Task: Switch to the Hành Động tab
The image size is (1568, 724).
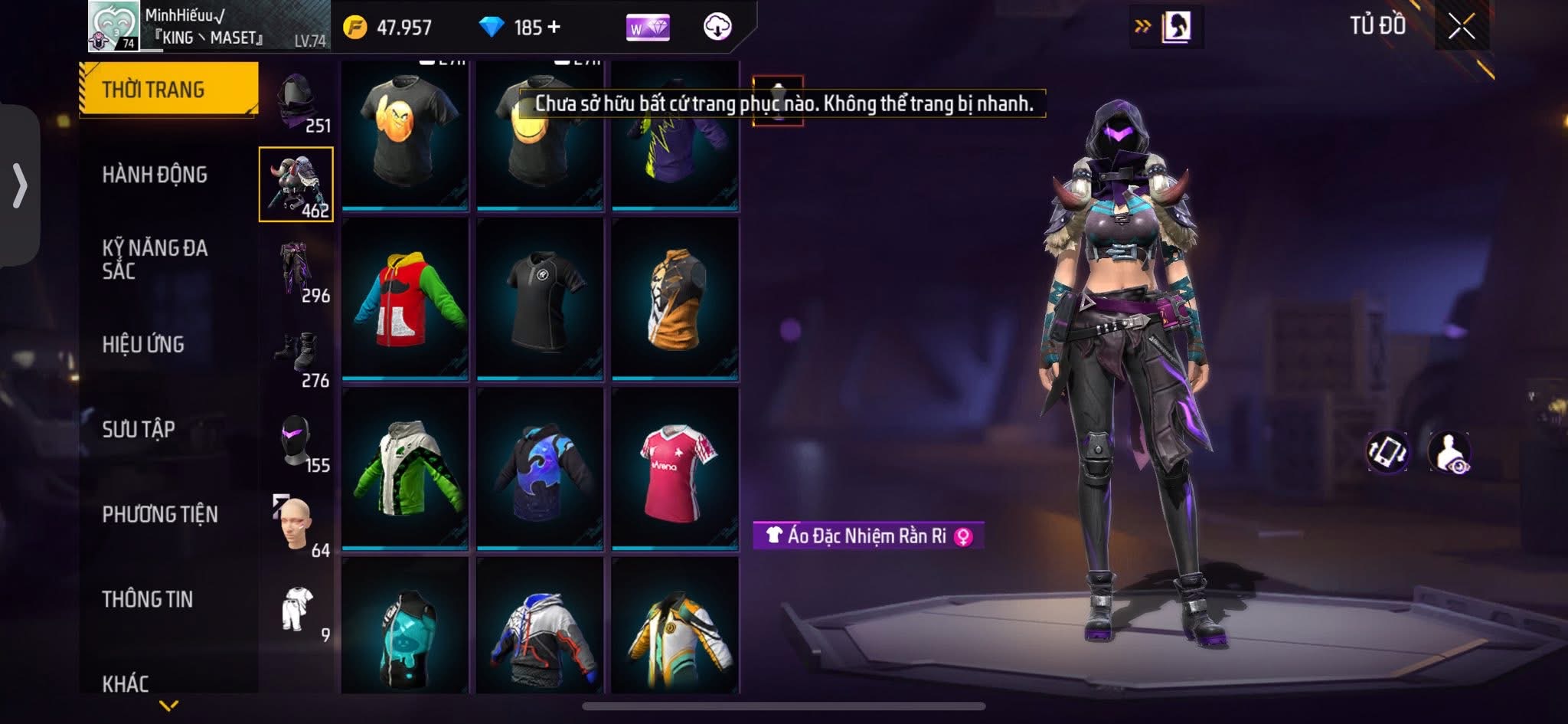Action: (154, 175)
